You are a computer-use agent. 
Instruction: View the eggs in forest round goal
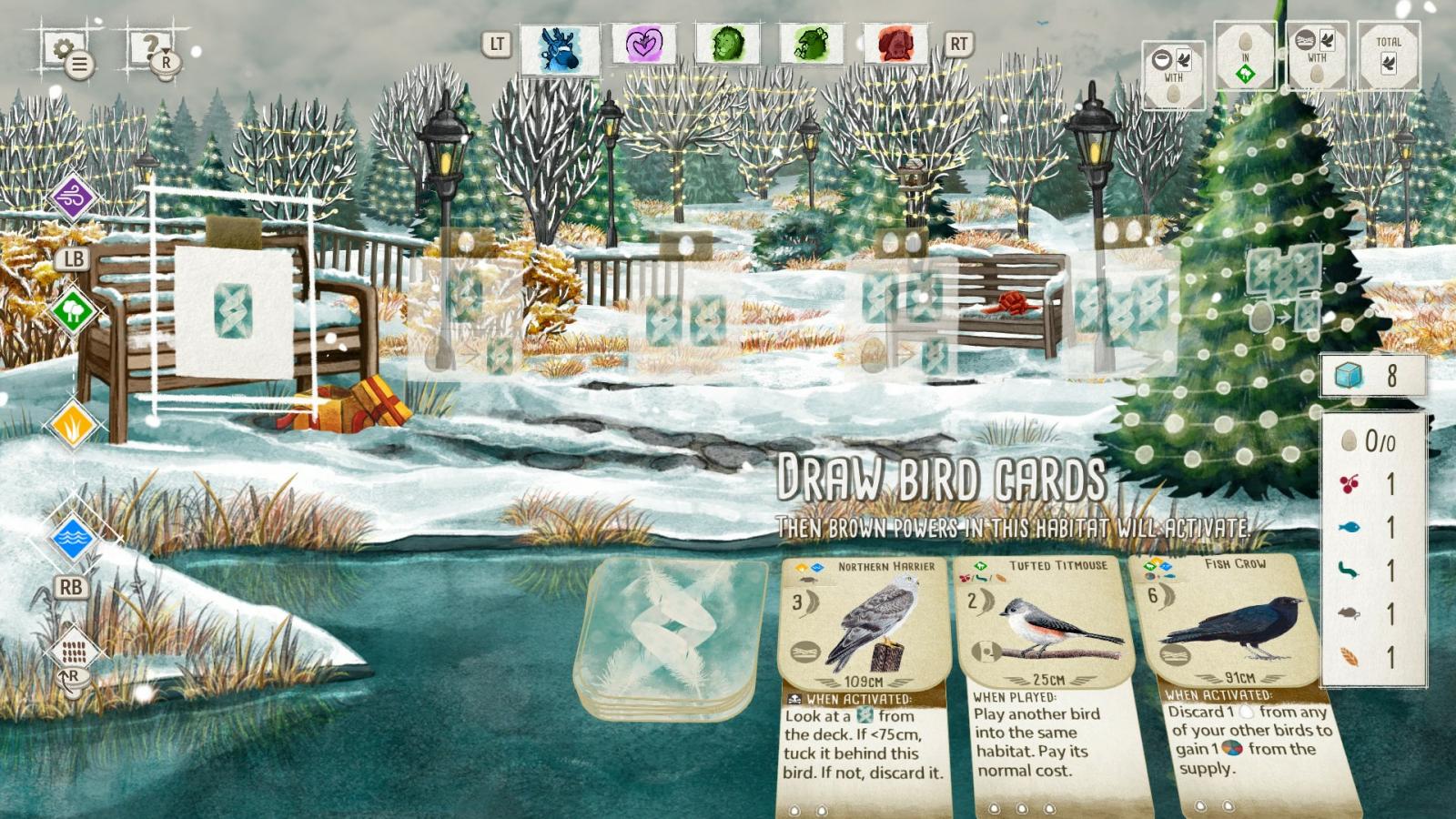[x=1246, y=56]
